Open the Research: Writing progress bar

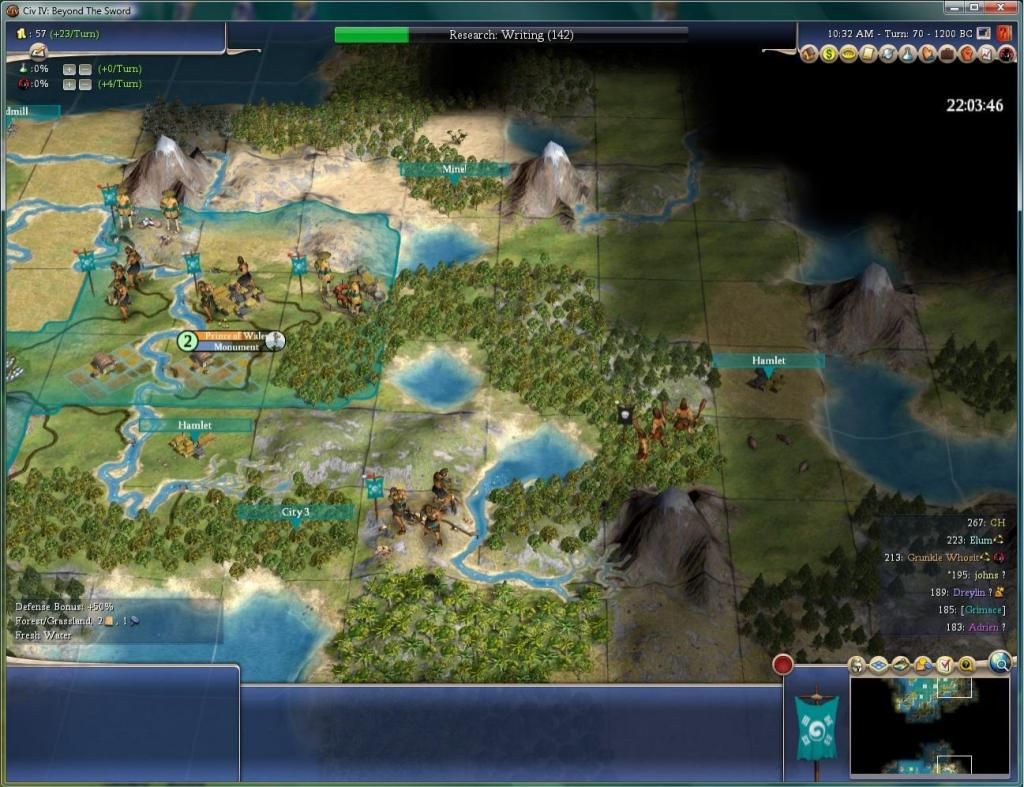coord(511,35)
